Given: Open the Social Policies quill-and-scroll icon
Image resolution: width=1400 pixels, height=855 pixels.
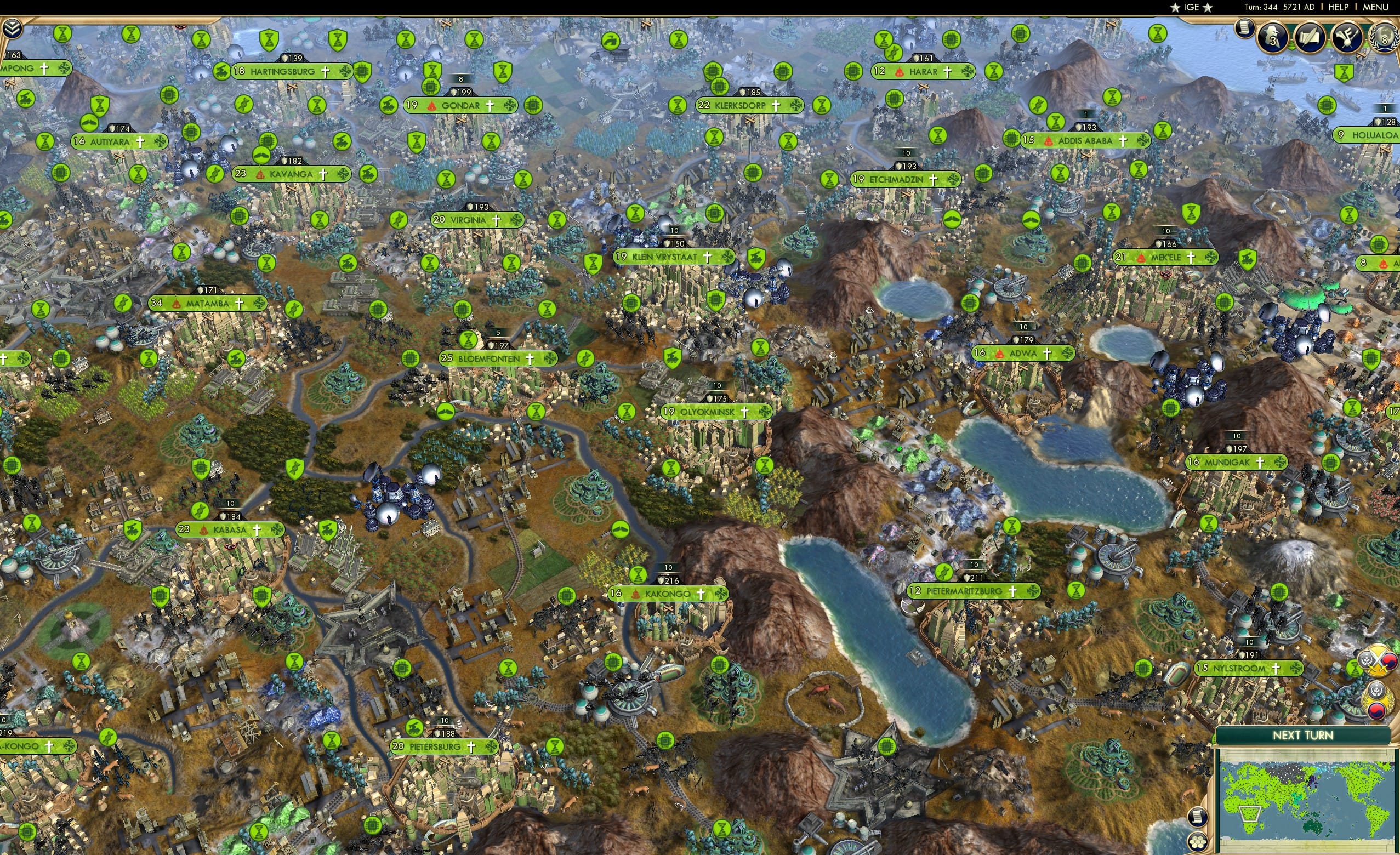Looking at the screenshot, I should [x=1310, y=38].
